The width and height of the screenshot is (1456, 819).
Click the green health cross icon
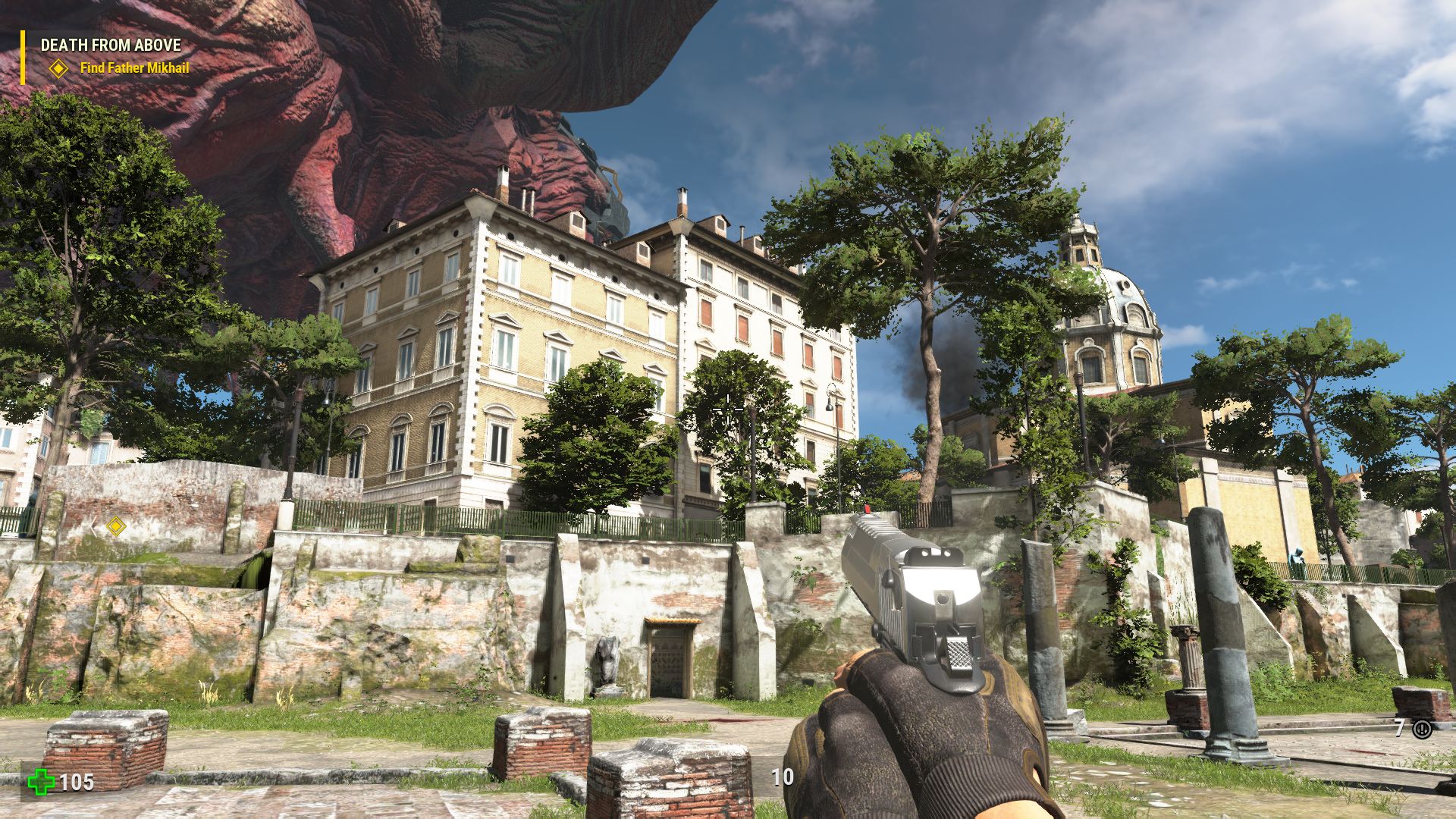40,783
